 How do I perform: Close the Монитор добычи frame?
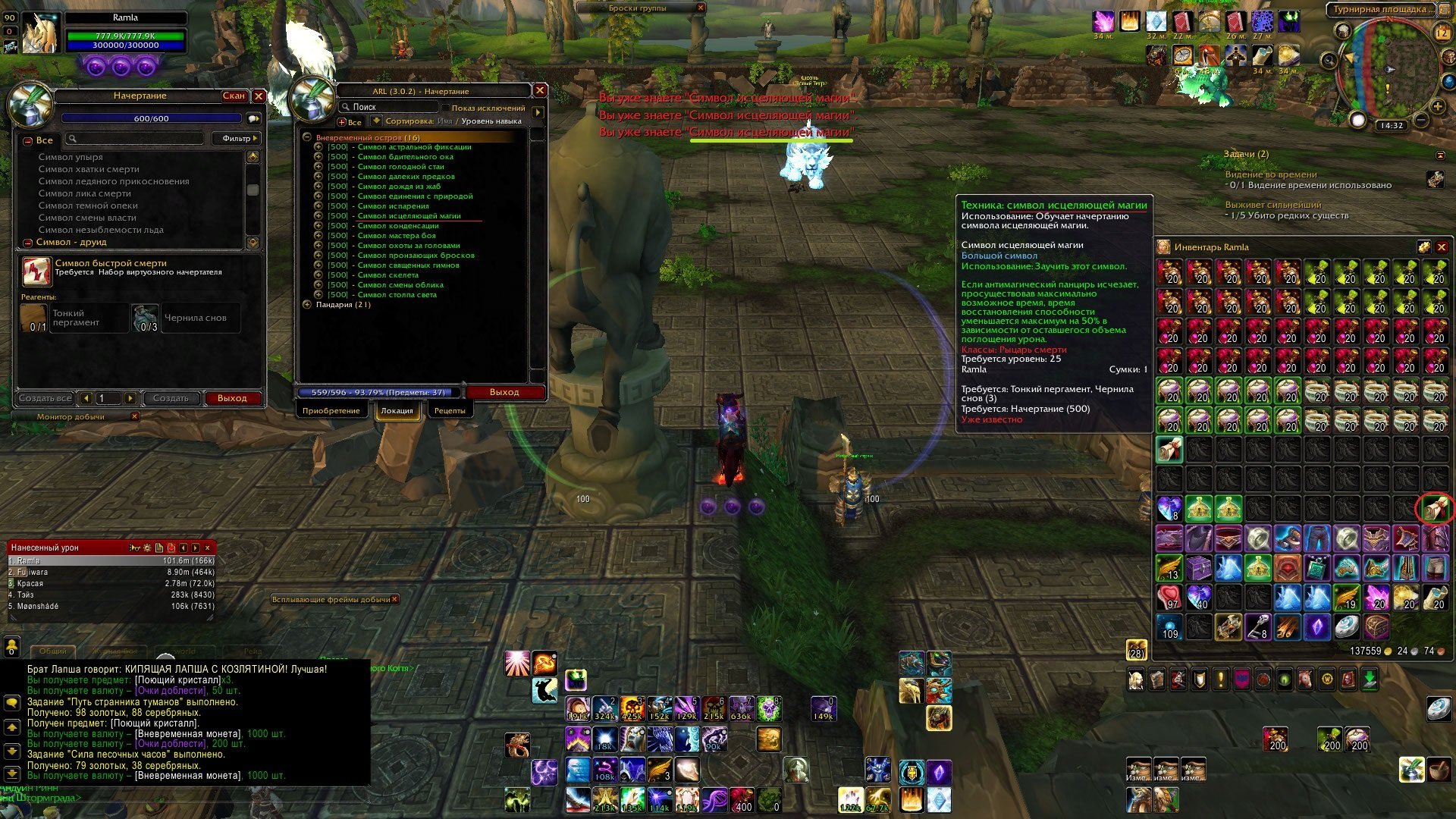135,416
